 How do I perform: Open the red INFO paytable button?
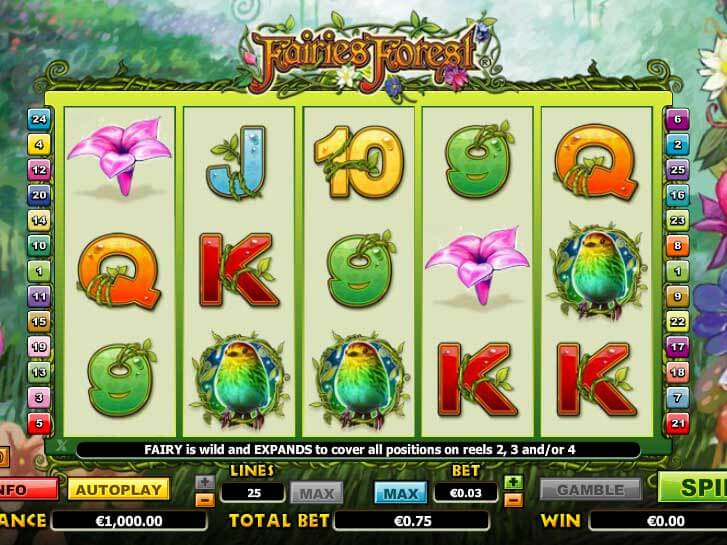tap(24, 490)
